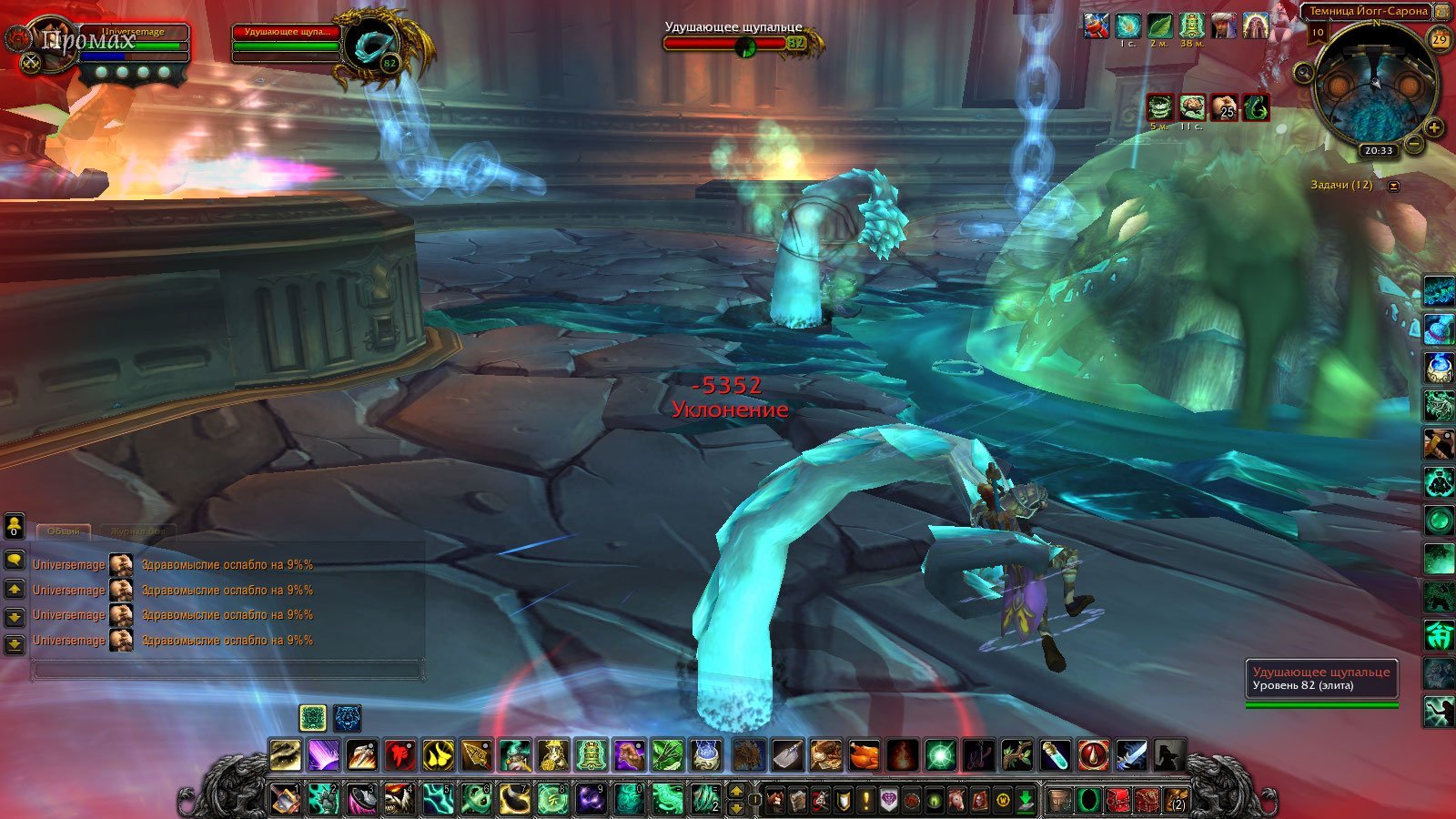Zoom out the minimap with minus
The width and height of the screenshot is (1456, 819).
1414,143
